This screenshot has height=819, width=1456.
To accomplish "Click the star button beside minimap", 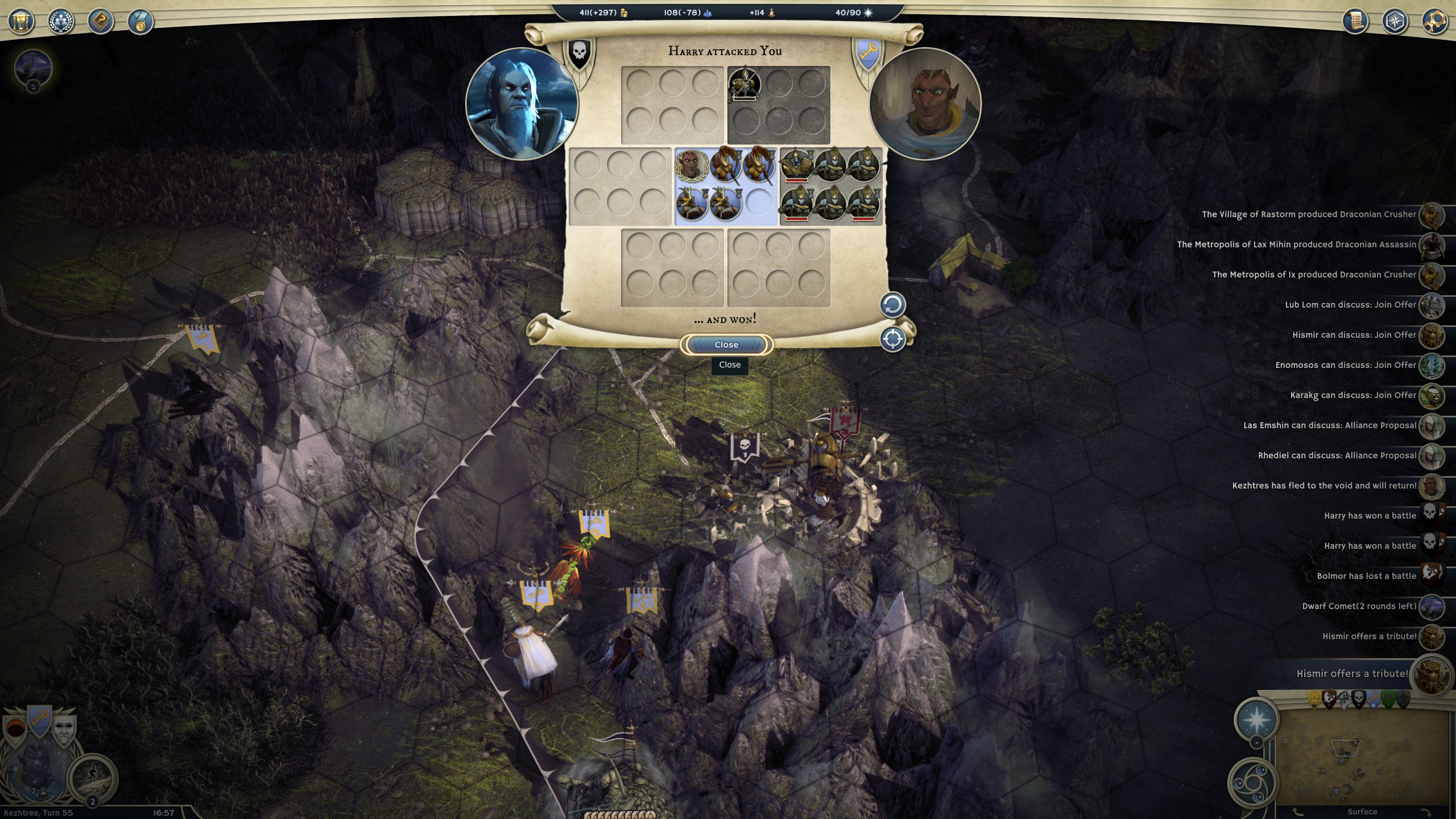I will coord(1256,719).
